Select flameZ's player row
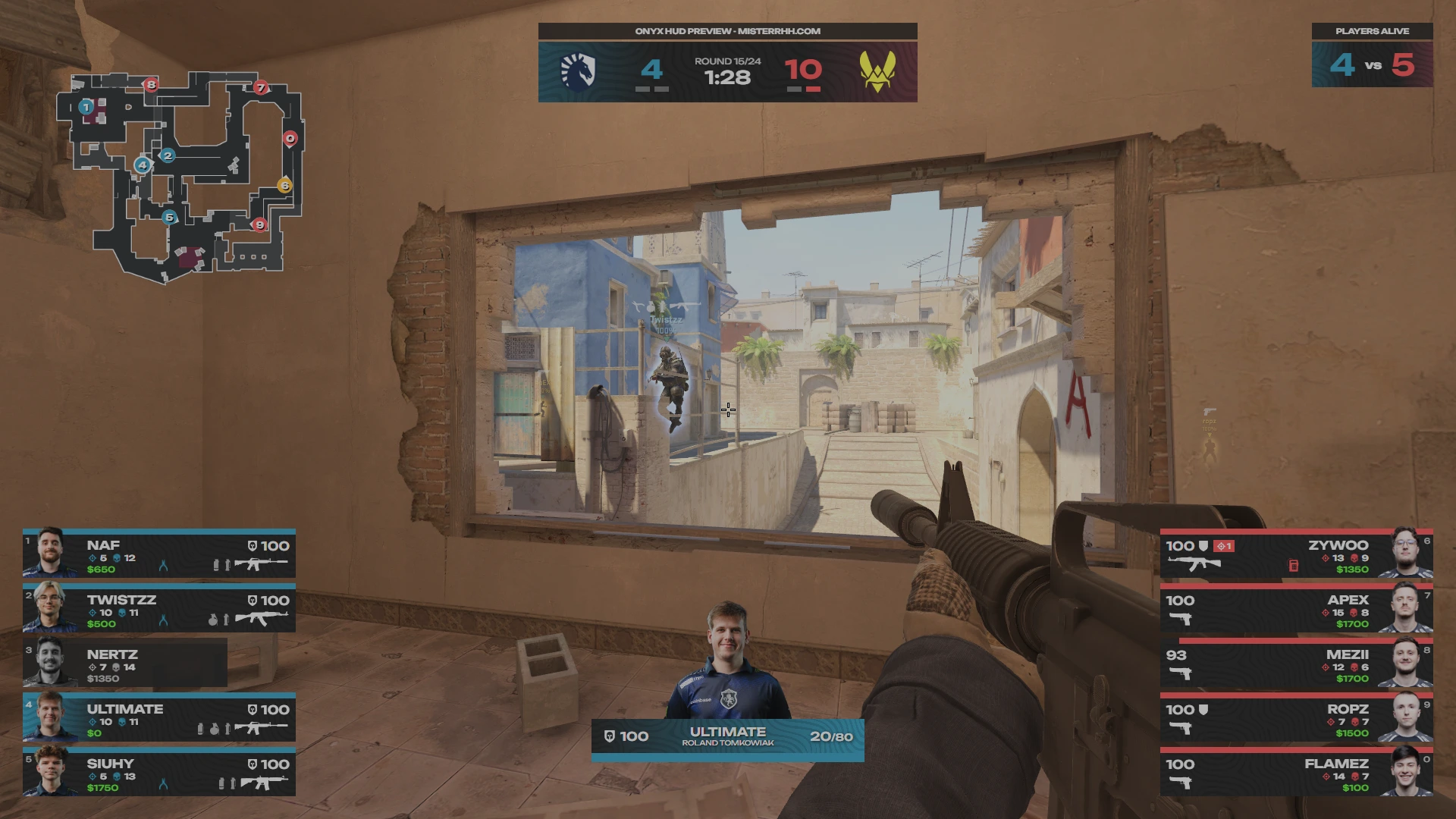The width and height of the screenshot is (1456, 819). [x=1296, y=773]
